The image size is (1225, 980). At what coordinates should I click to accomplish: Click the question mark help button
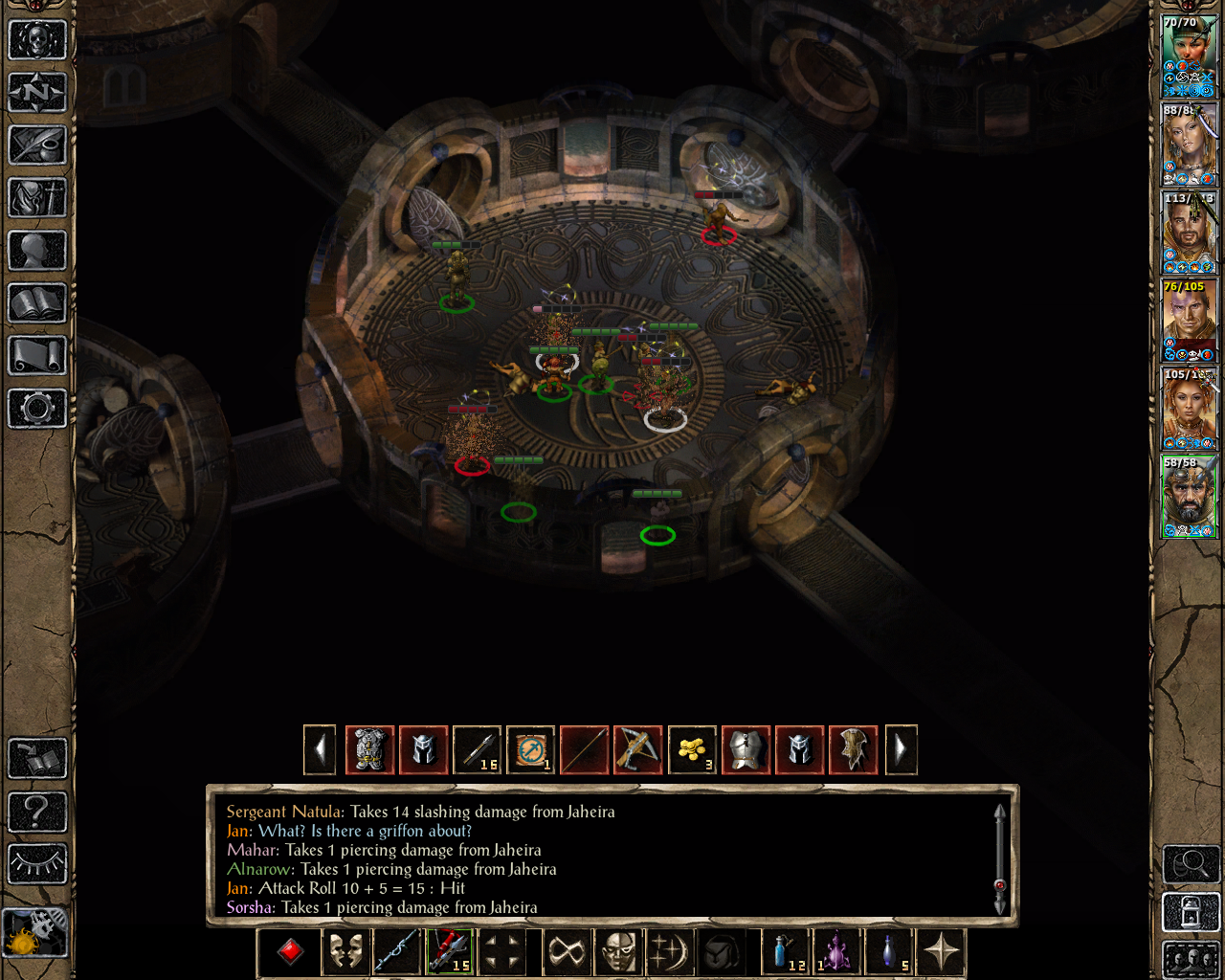(37, 812)
